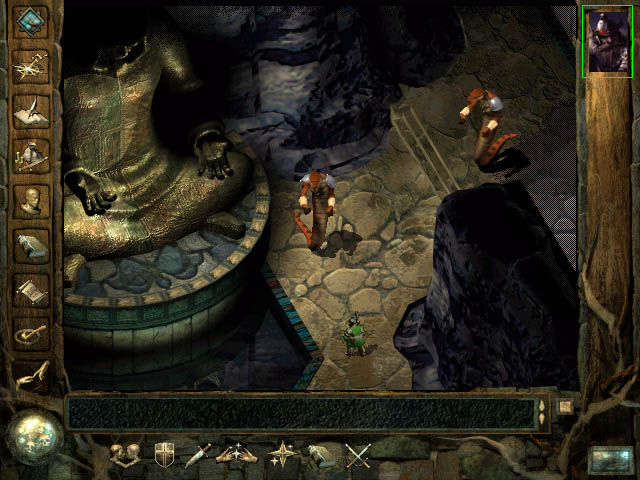640x480 pixels.
Task: Choose the dagger weapon slot
Action: [x=197, y=456]
